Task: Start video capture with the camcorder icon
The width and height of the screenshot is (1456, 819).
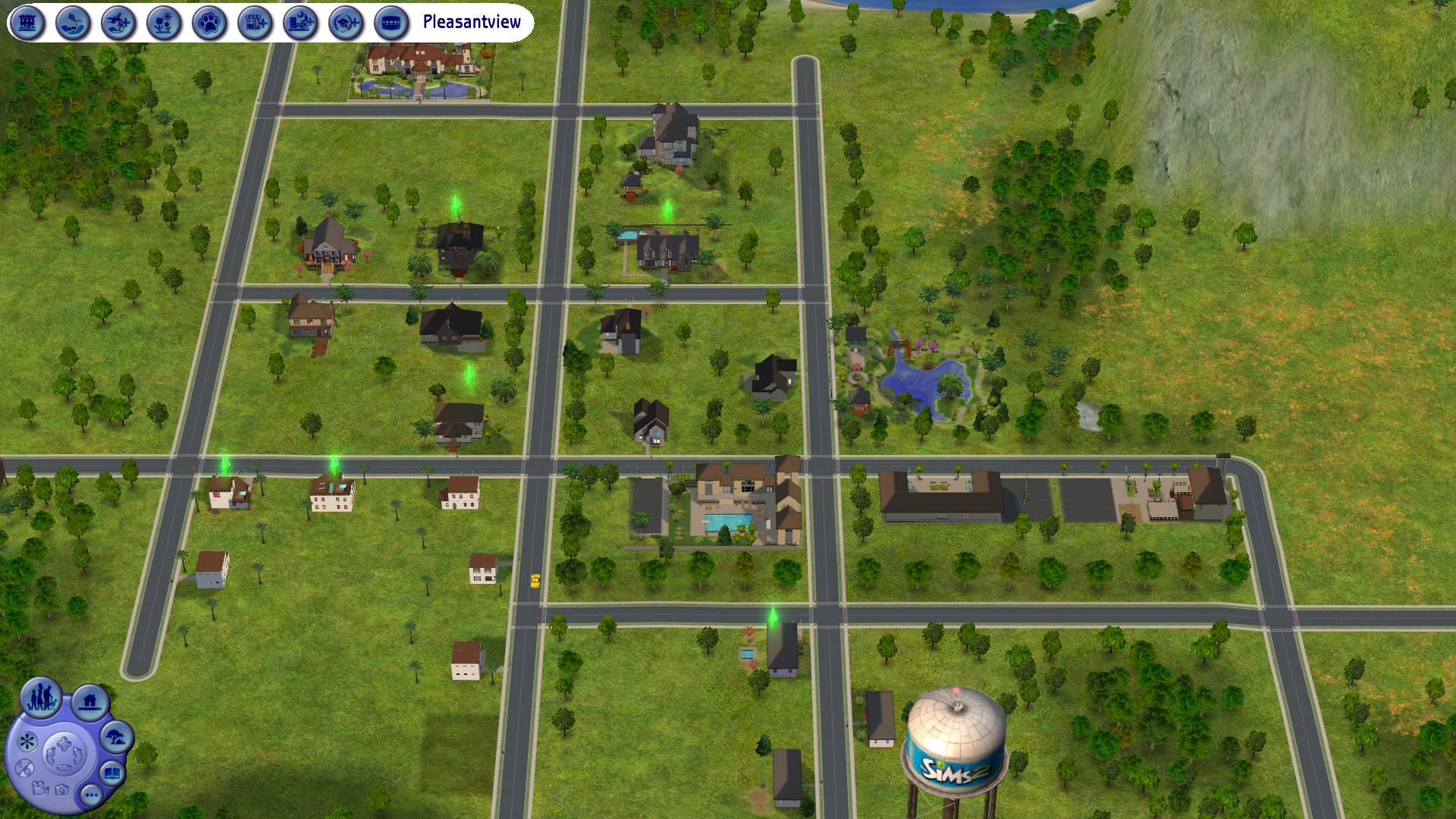Action: pyautogui.click(x=40, y=789)
